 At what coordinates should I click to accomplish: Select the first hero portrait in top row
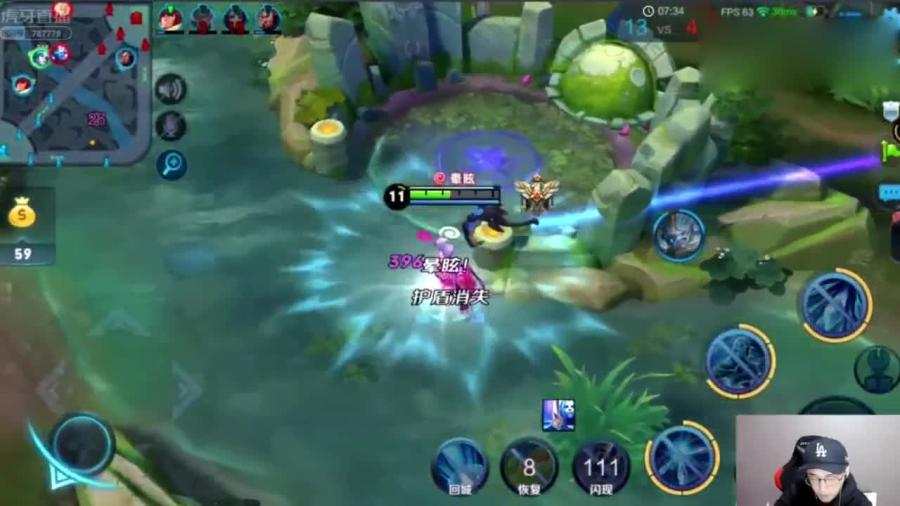coord(171,18)
